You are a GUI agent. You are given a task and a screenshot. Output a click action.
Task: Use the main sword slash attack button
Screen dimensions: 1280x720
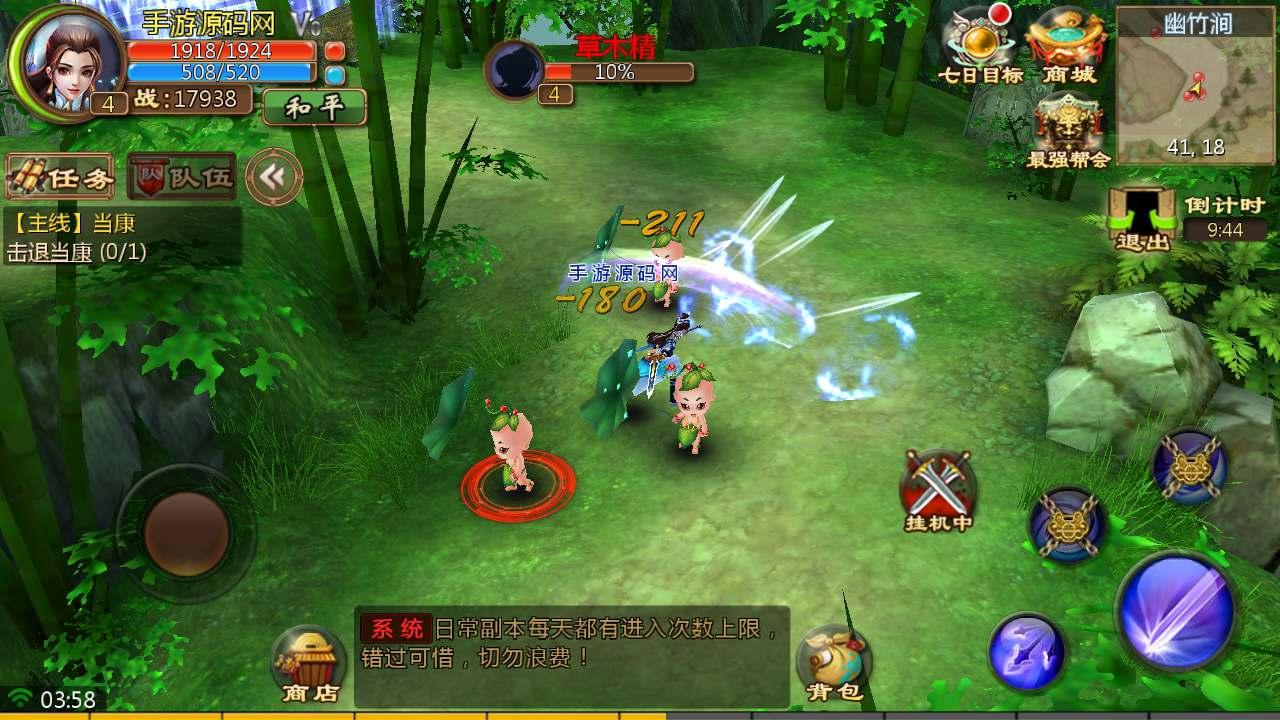coord(1177,609)
